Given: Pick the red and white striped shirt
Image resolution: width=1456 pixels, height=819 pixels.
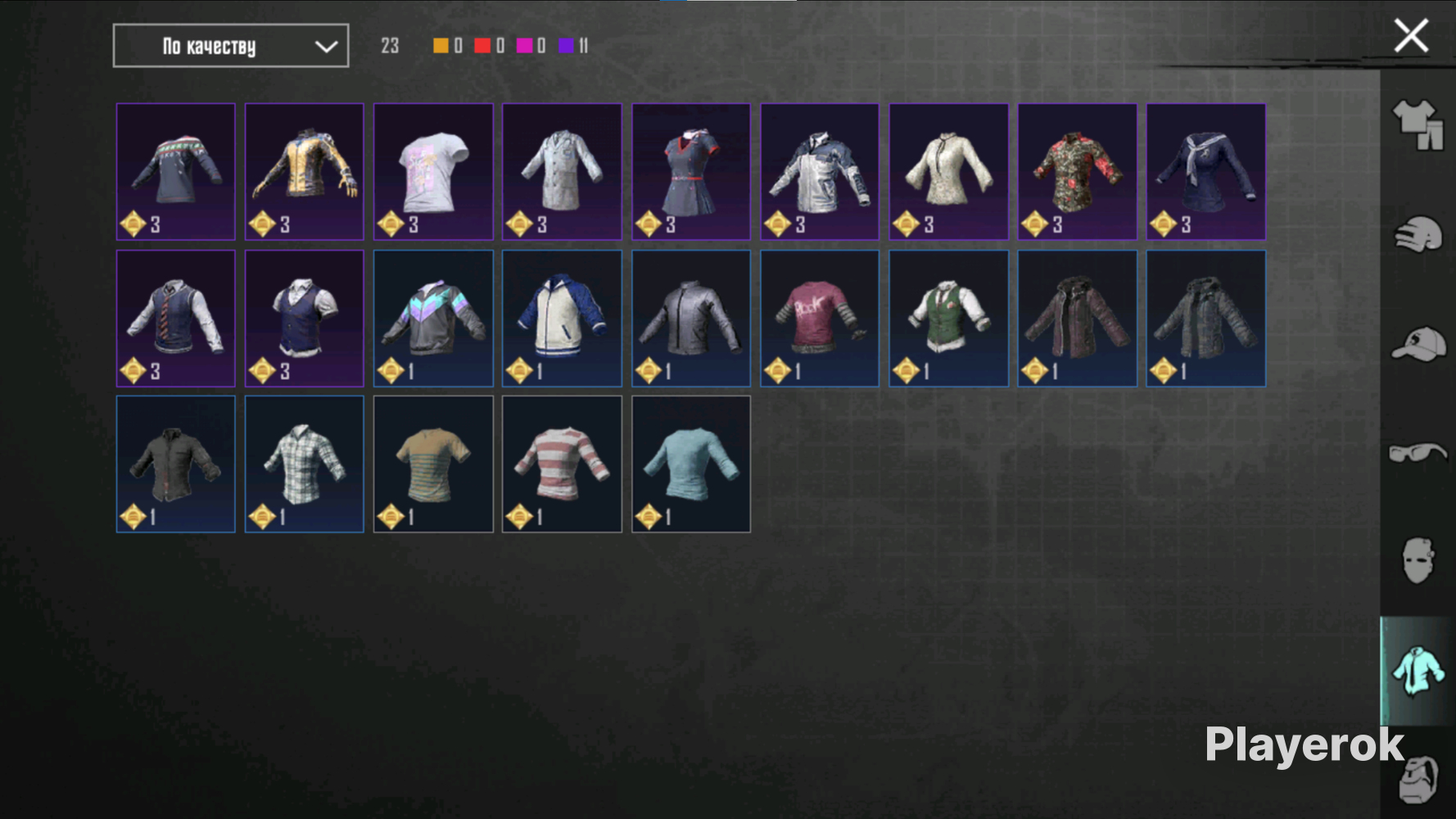Looking at the screenshot, I should pyautogui.click(x=562, y=464).
